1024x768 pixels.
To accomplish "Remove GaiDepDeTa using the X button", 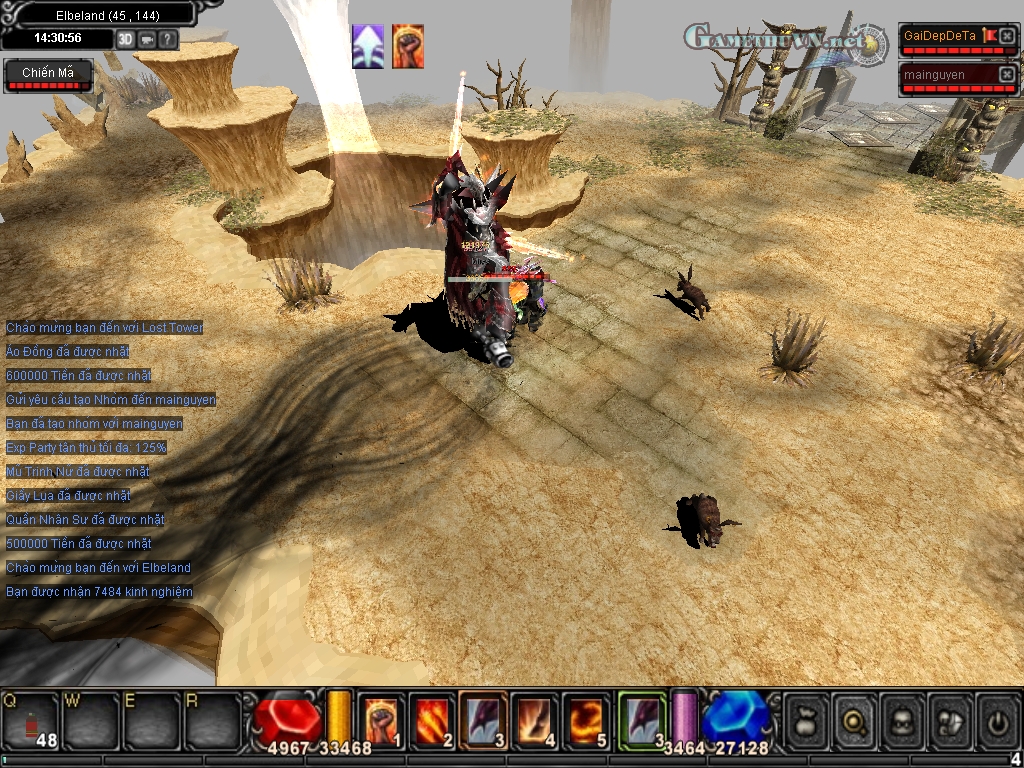I will (x=1007, y=36).
